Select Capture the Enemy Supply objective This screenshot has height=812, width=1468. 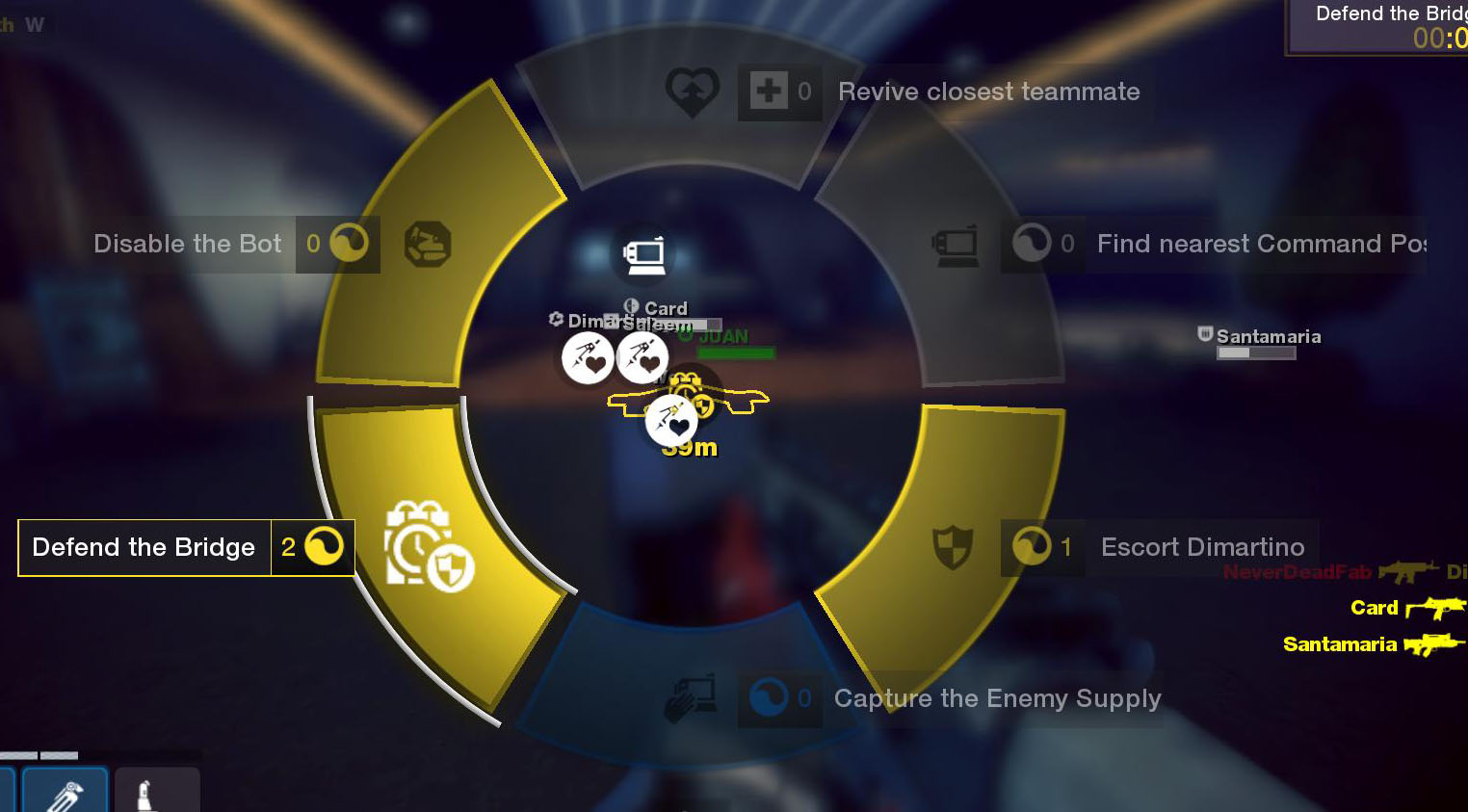point(997,698)
